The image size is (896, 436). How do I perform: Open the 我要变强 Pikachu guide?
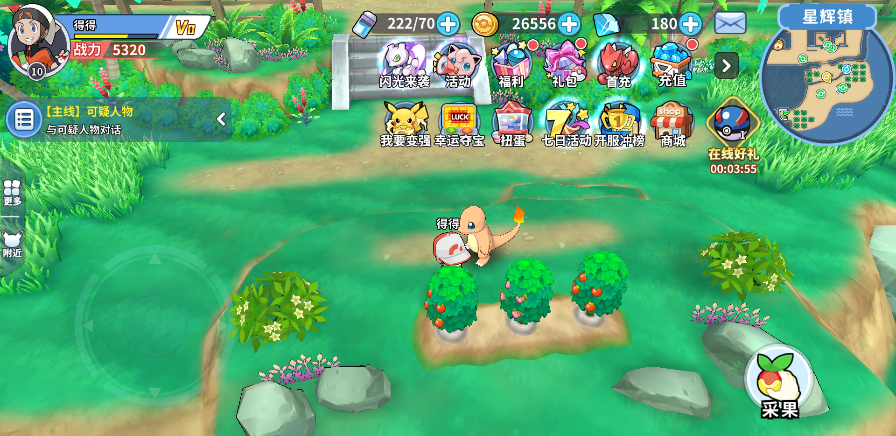tap(404, 123)
